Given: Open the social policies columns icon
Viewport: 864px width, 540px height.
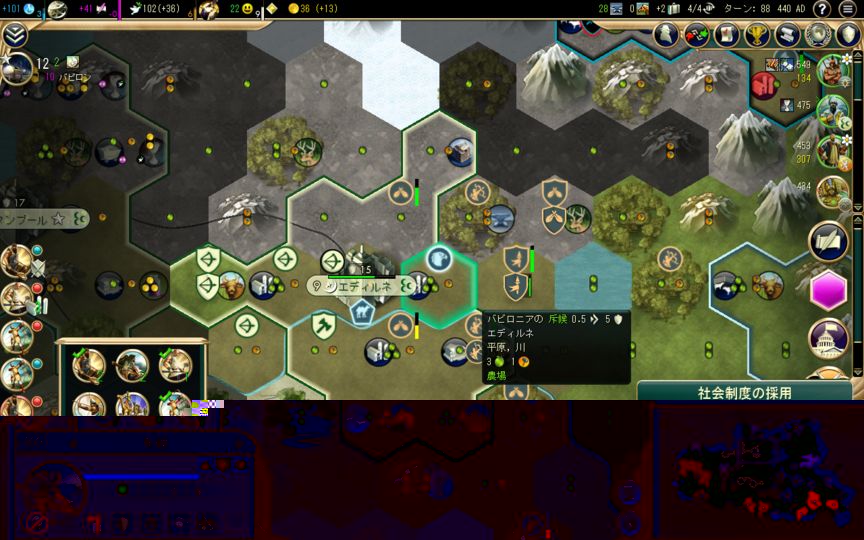Looking at the screenshot, I should [x=727, y=35].
